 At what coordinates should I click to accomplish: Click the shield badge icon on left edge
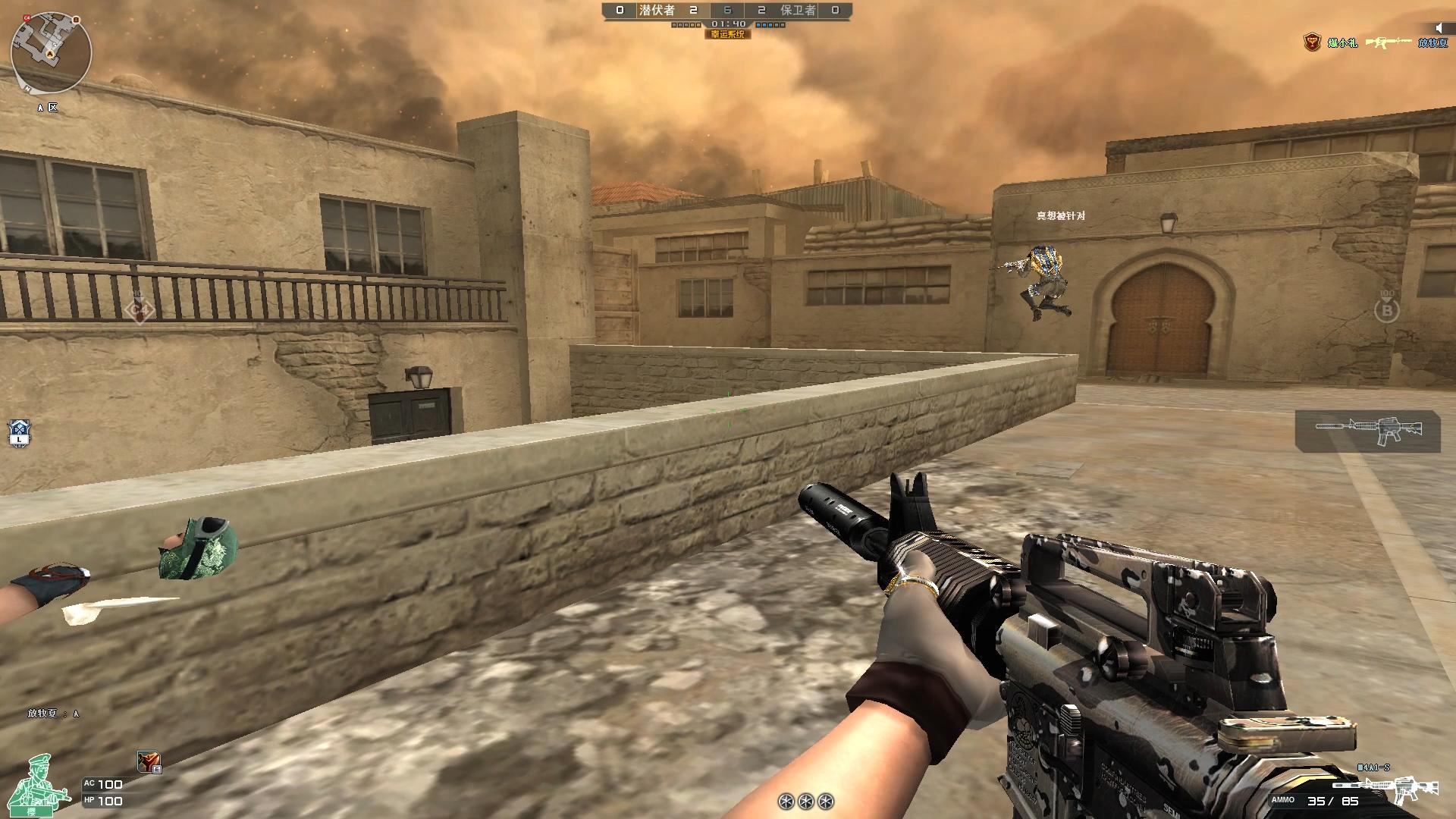(x=20, y=432)
